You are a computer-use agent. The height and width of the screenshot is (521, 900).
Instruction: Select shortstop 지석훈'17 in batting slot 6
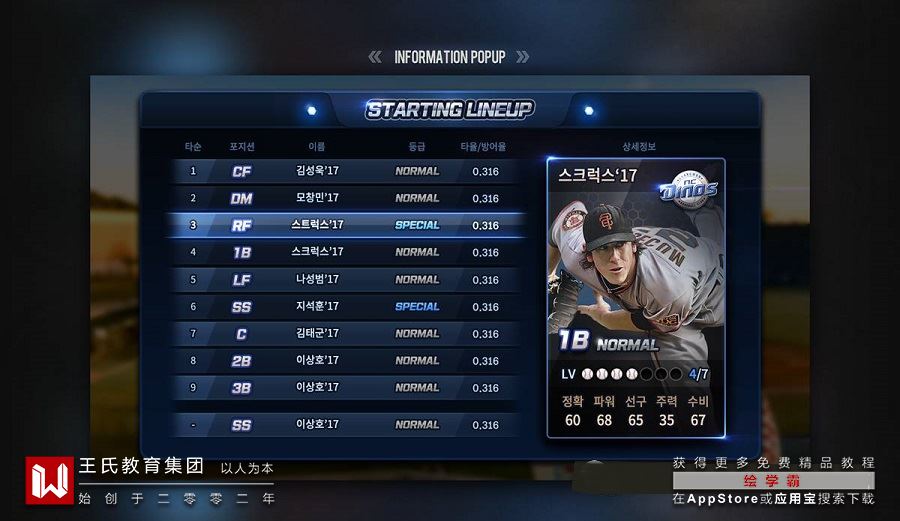pyautogui.click(x=345, y=306)
